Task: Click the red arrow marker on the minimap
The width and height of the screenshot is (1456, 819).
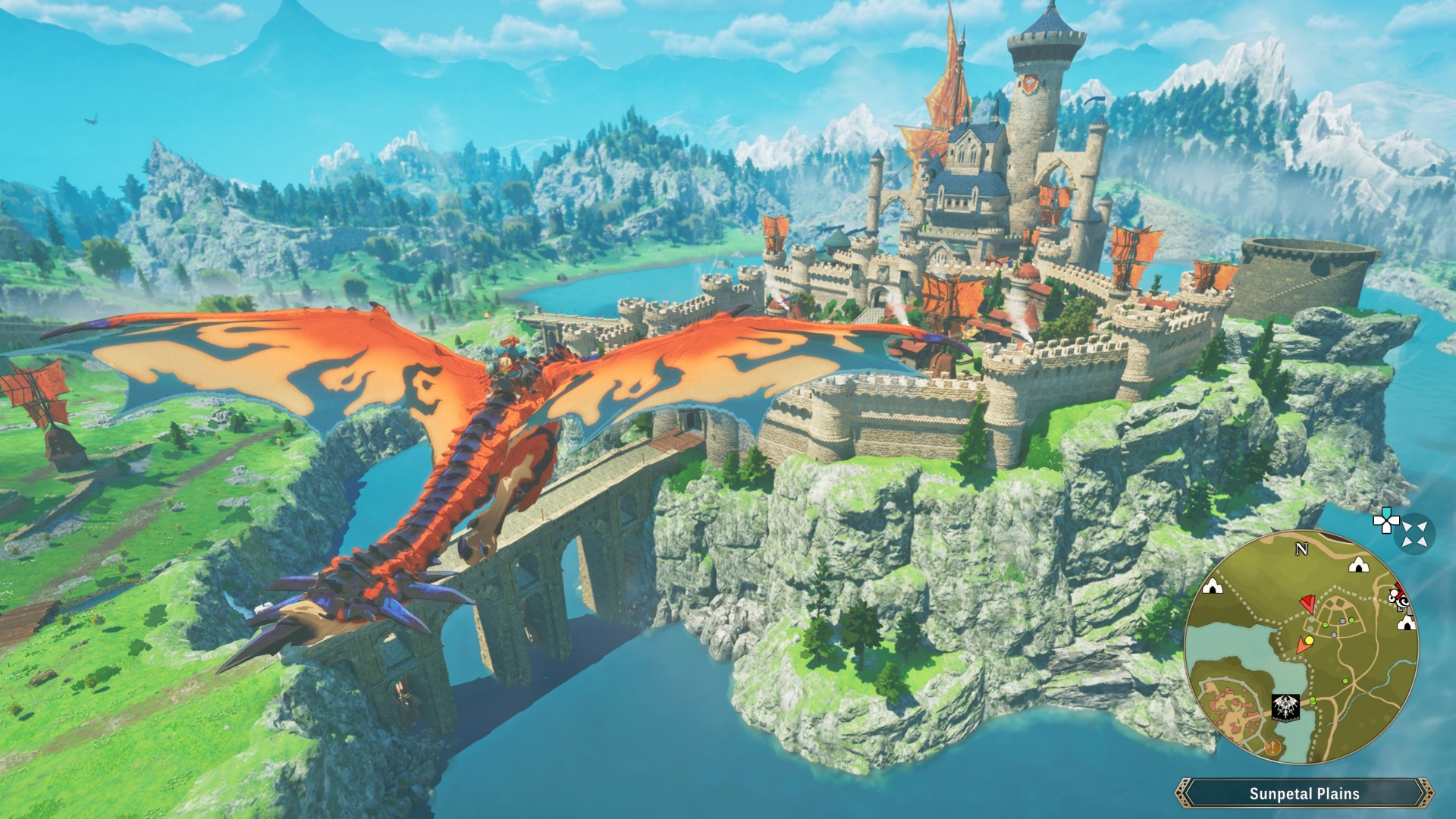Action: click(1307, 604)
